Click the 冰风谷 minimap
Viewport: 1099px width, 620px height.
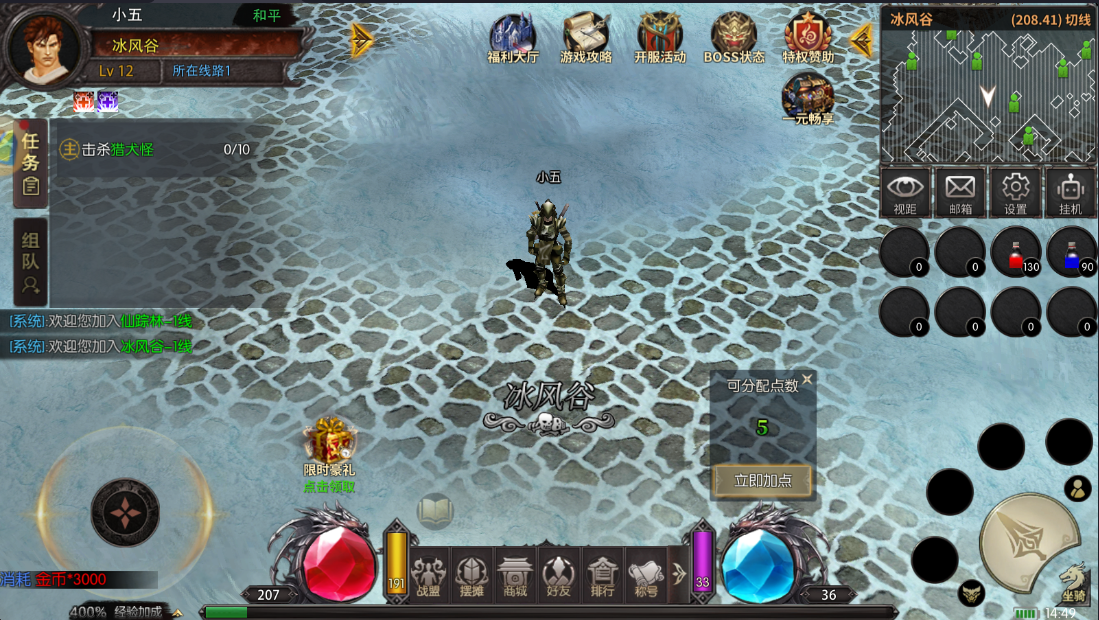coord(988,96)
